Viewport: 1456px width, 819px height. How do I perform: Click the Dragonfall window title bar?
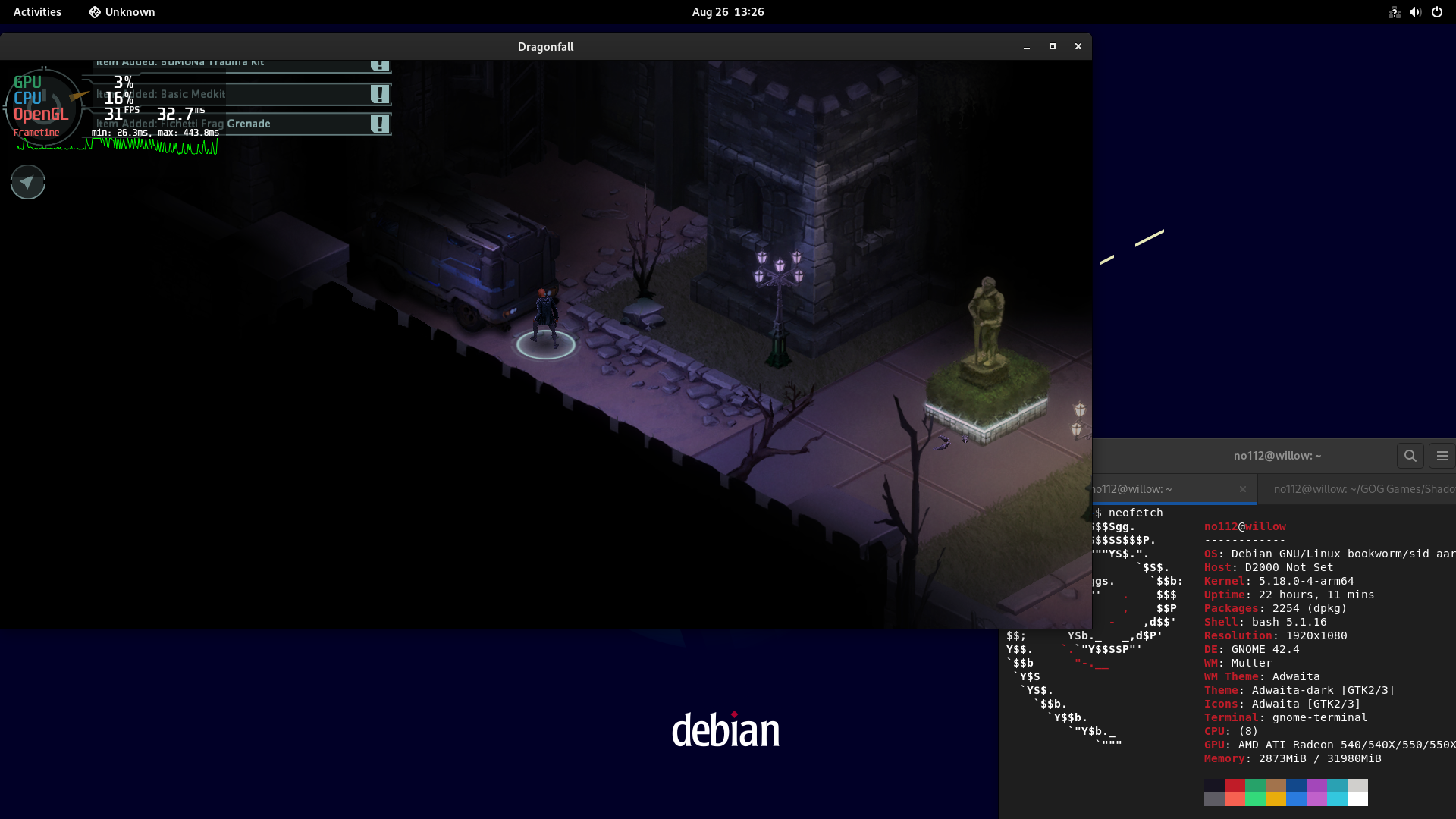click(x=545, y=46)
